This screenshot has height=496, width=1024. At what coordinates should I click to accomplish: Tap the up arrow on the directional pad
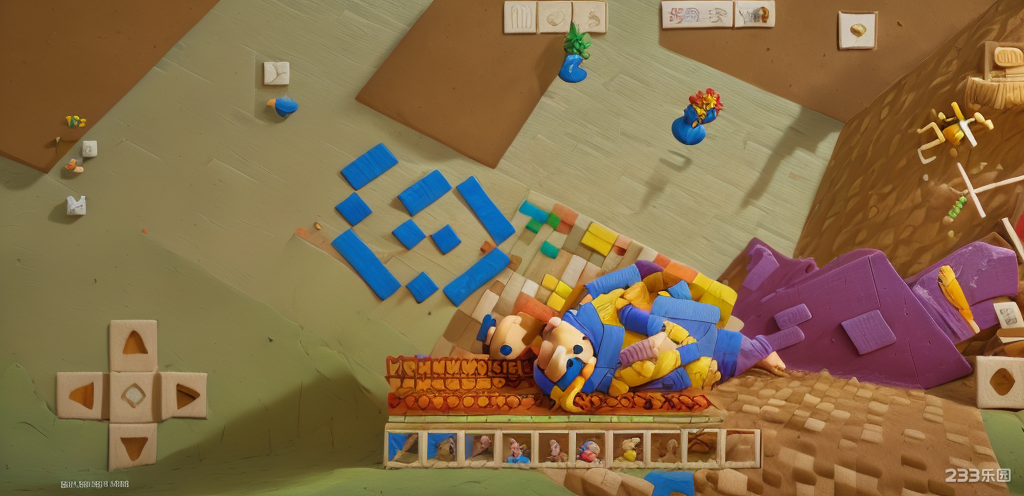(x=133, y=345)
